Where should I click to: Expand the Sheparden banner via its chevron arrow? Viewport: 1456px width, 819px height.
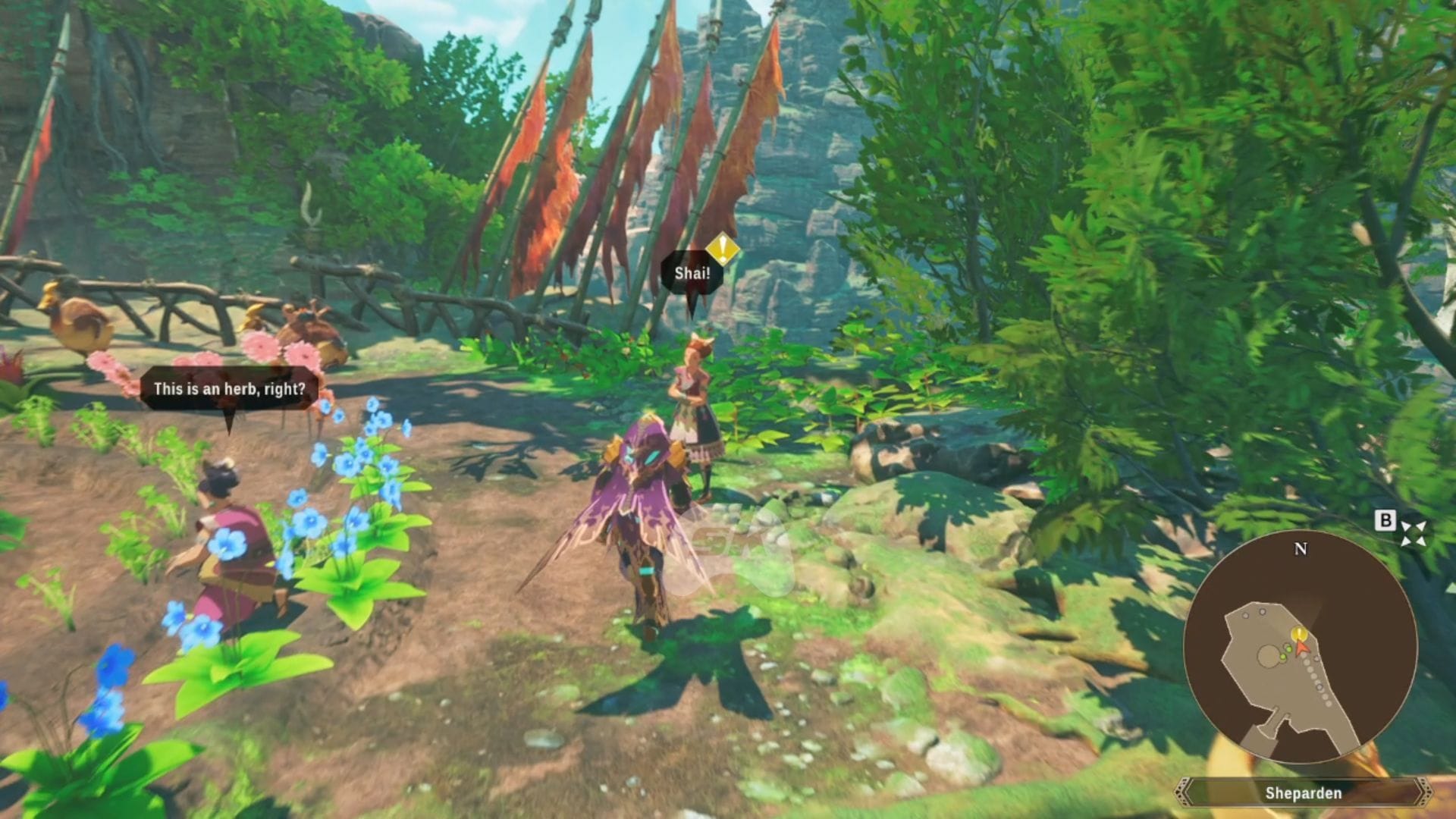coord(1421,792)
